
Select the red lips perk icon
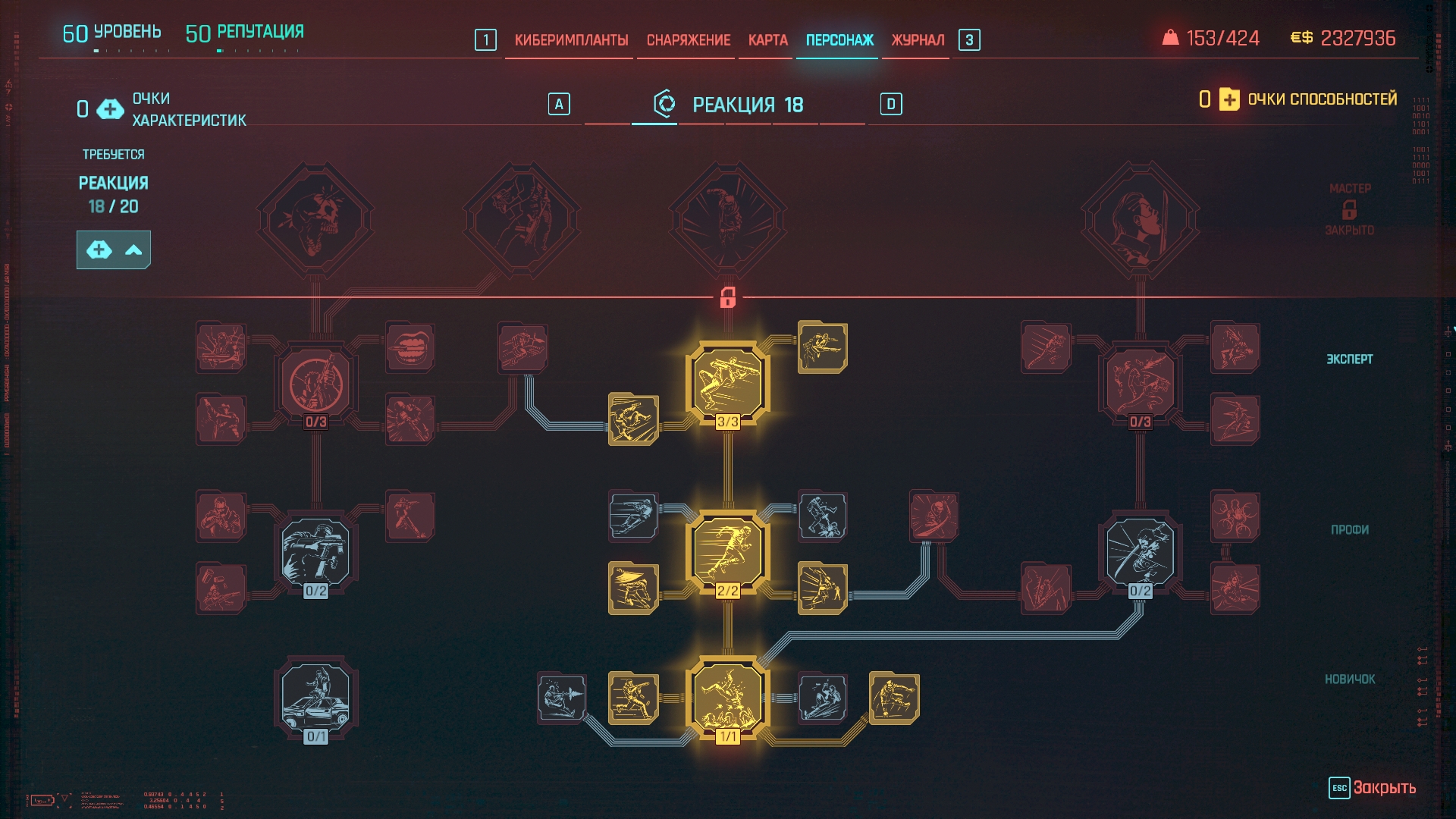click(x=409, y=347)
